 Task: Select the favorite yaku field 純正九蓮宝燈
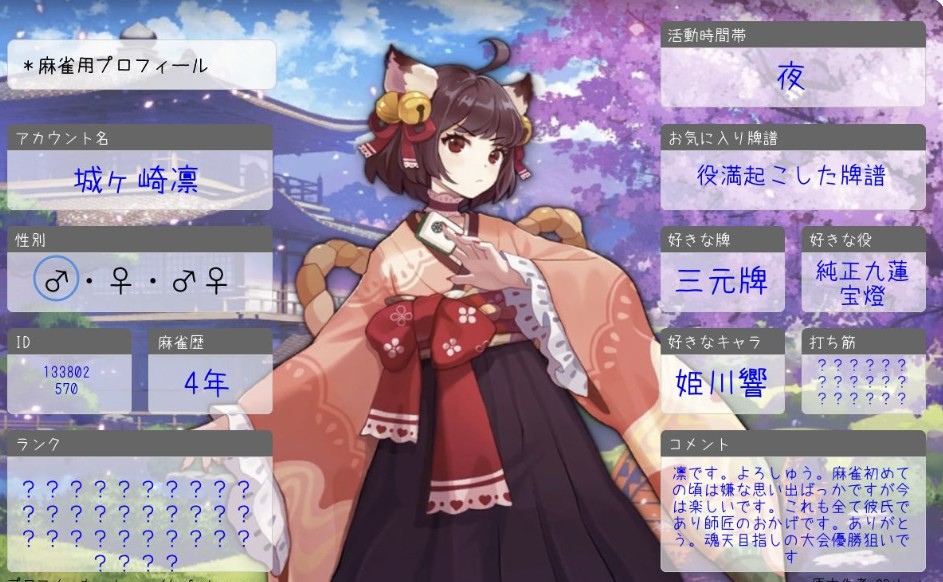pyautogui.click(x=862, y=282)
